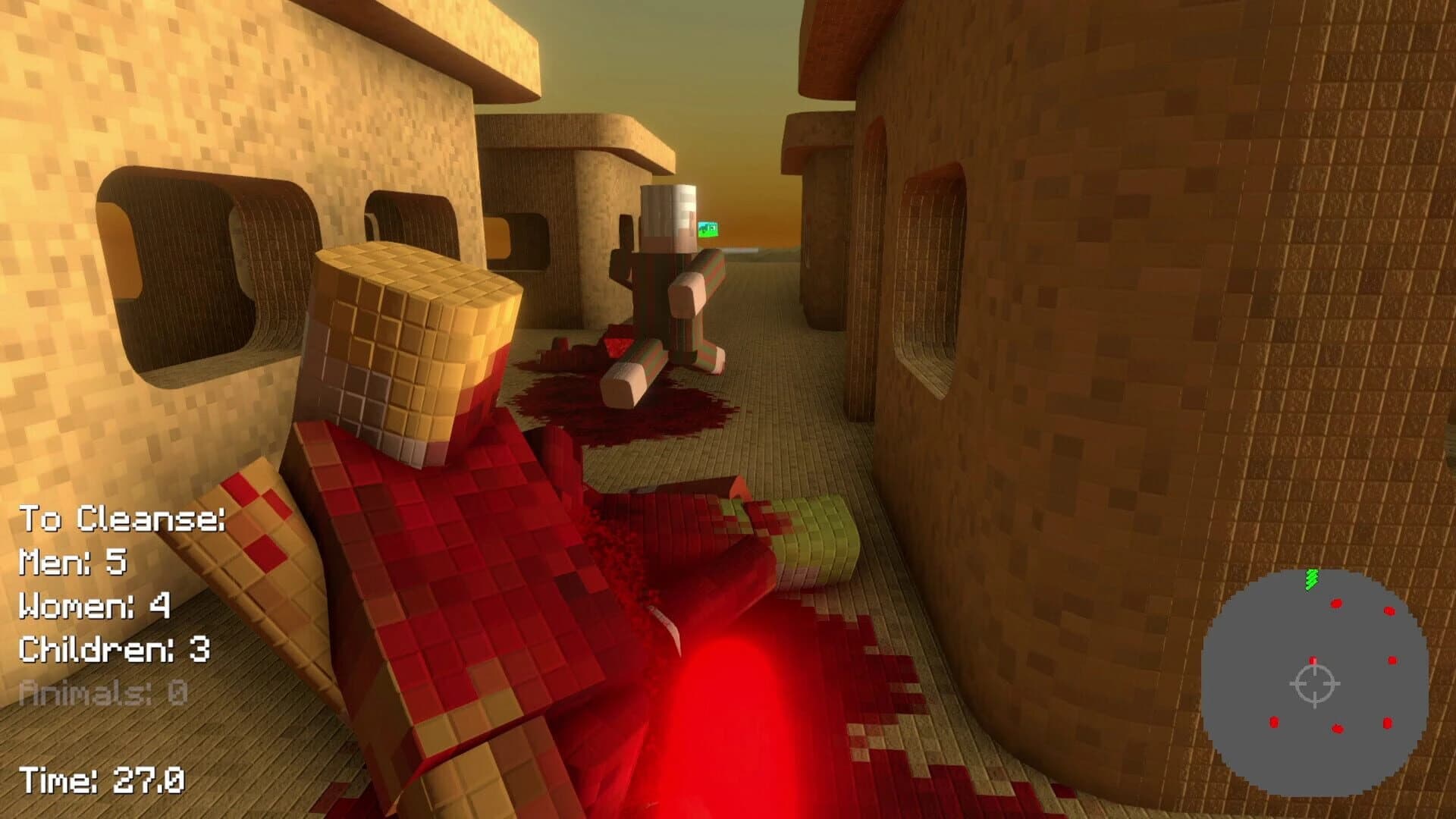Viewport: 1456px width, 819px height.
Task: Click the red dot near the minimap's upper-right curve
Action: (1389, 610)
